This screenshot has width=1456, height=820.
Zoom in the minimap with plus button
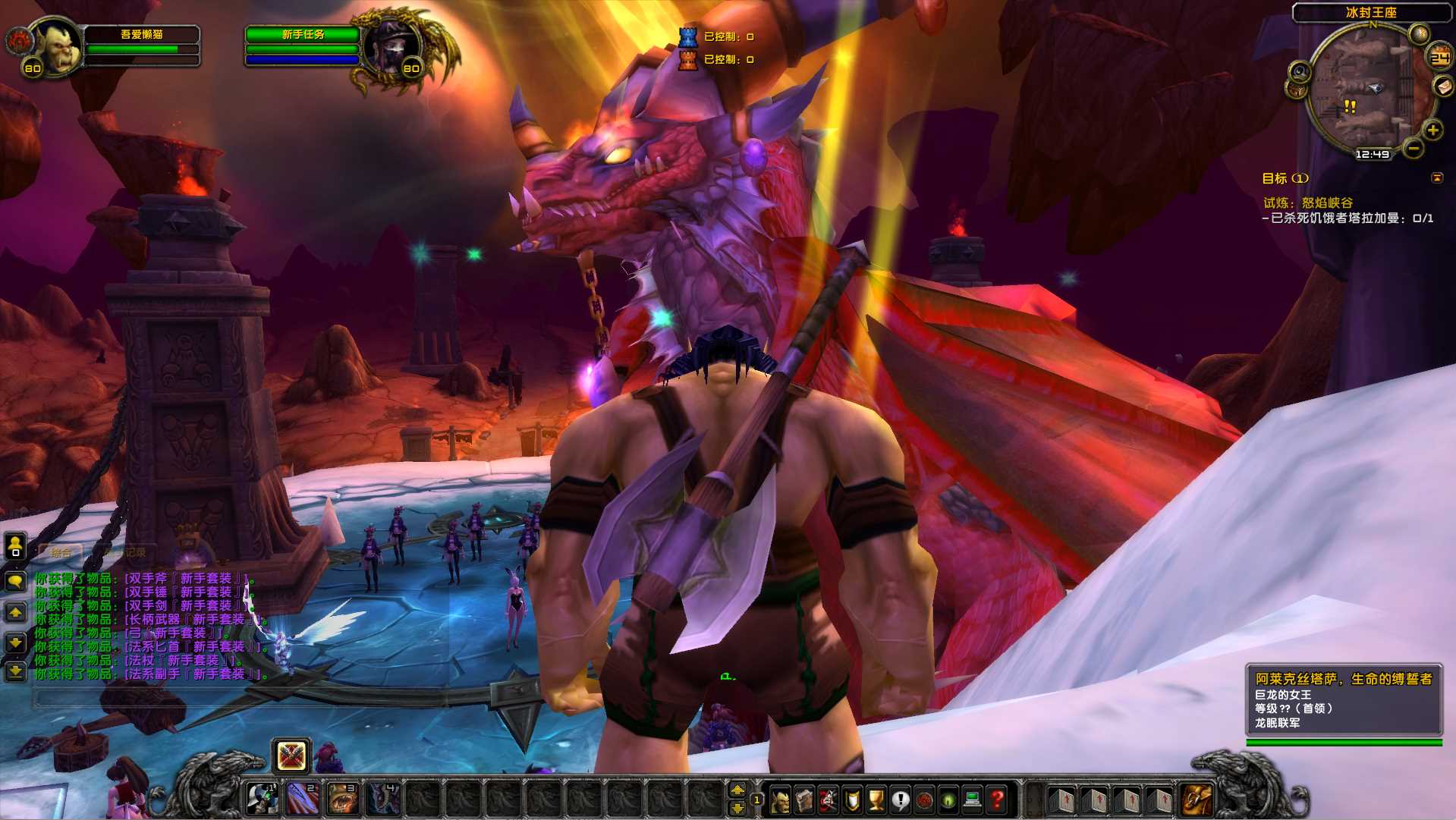1432,130
